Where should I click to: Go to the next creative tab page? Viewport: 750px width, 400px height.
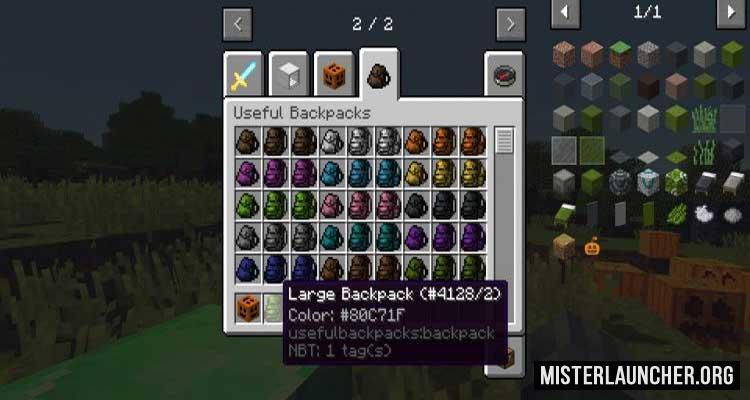tap(511, 23)
